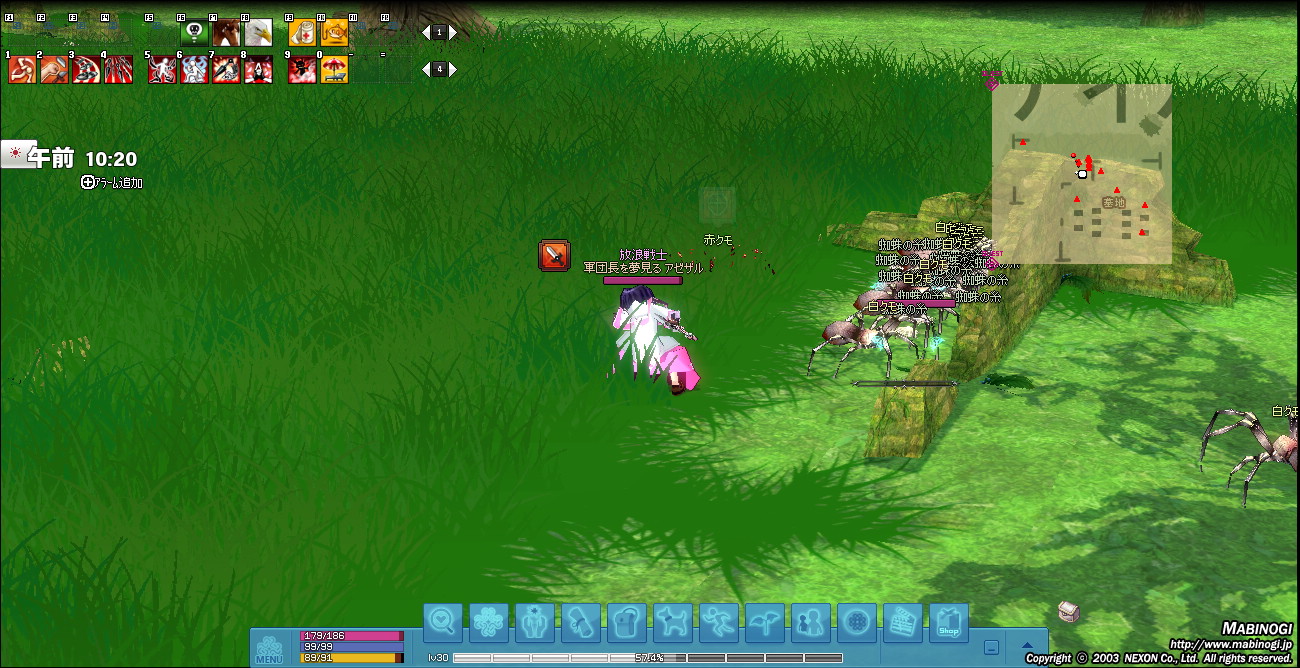Select the fish hotkey slot
Viewport: 1300px width, 668px height.
(x=334, y=33)
